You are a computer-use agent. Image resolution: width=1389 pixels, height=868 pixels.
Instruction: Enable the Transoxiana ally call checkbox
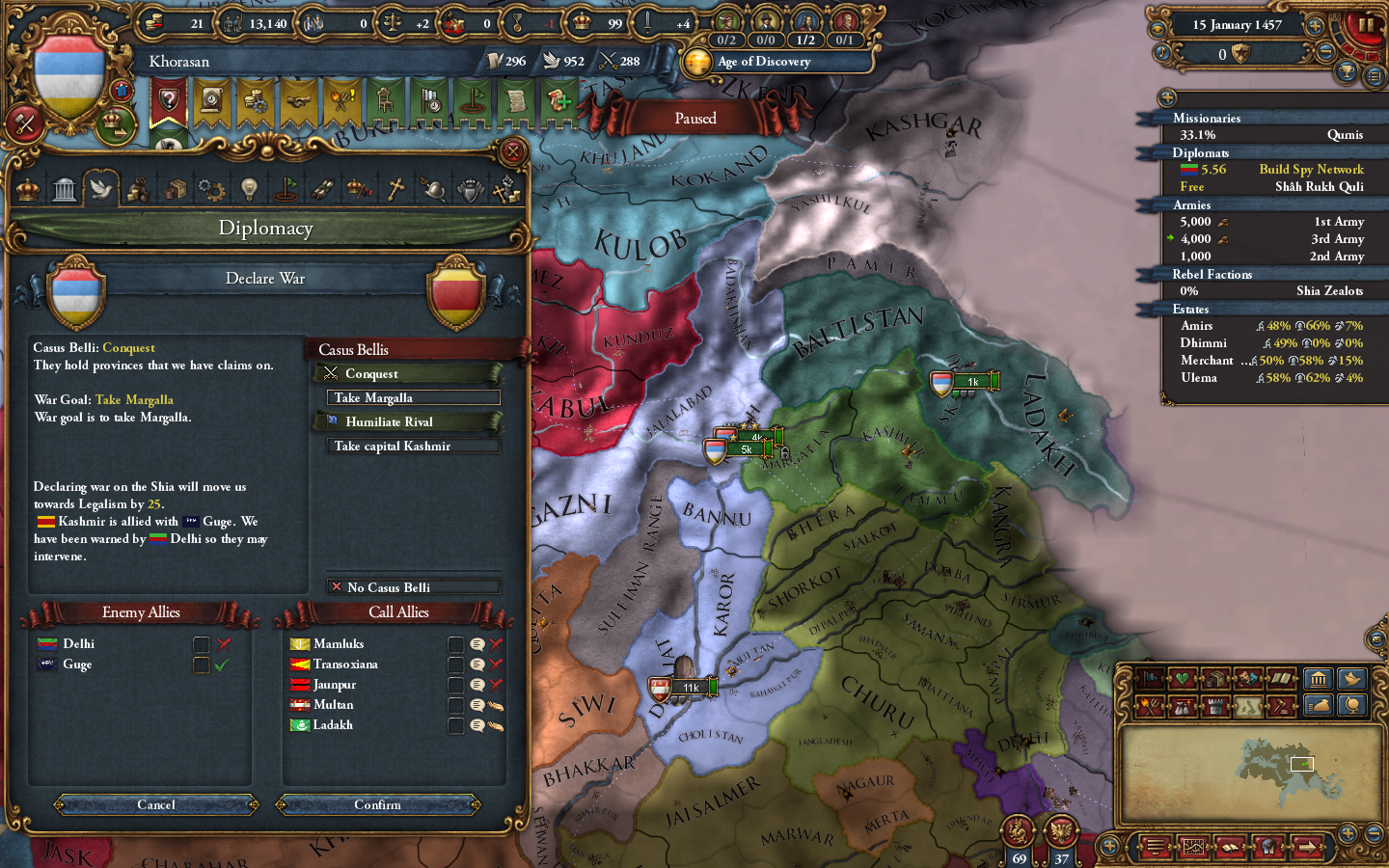click(x=455, y=664)
